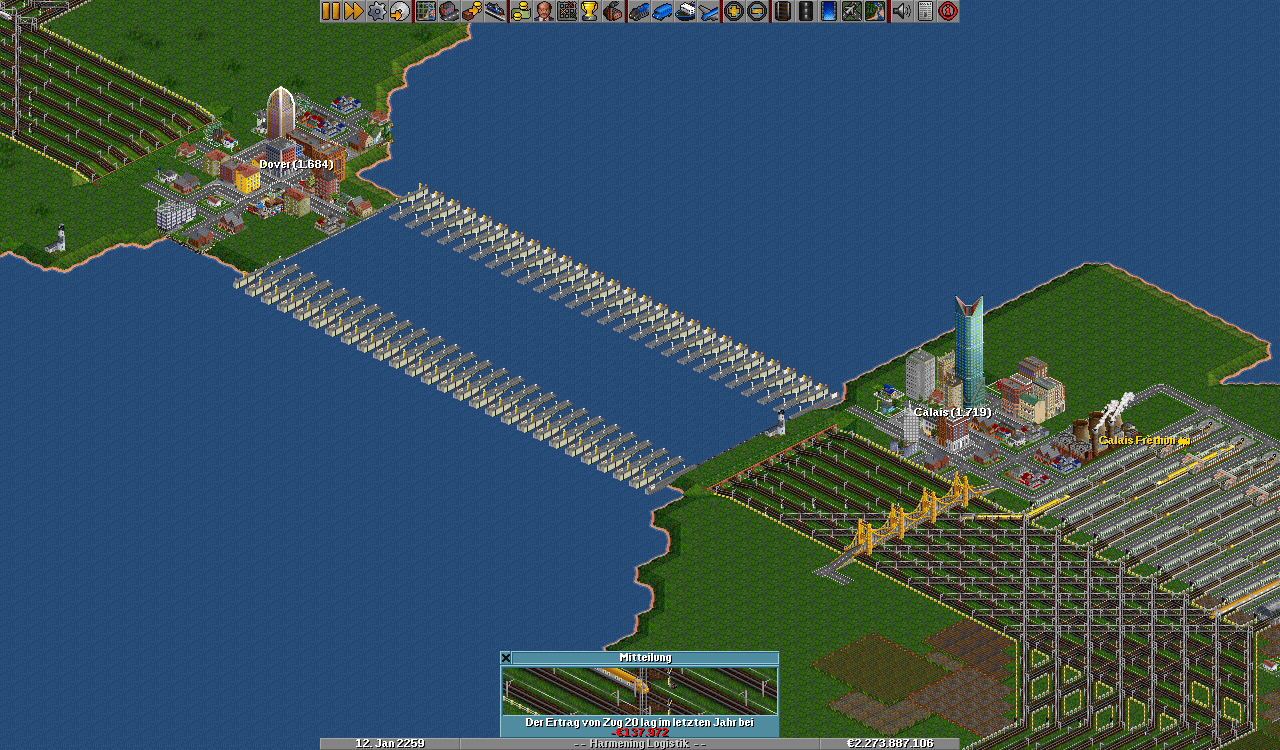Open the ship list
Image resolution: width=1280 pixels, height=750 pixels.
(686, 11)
